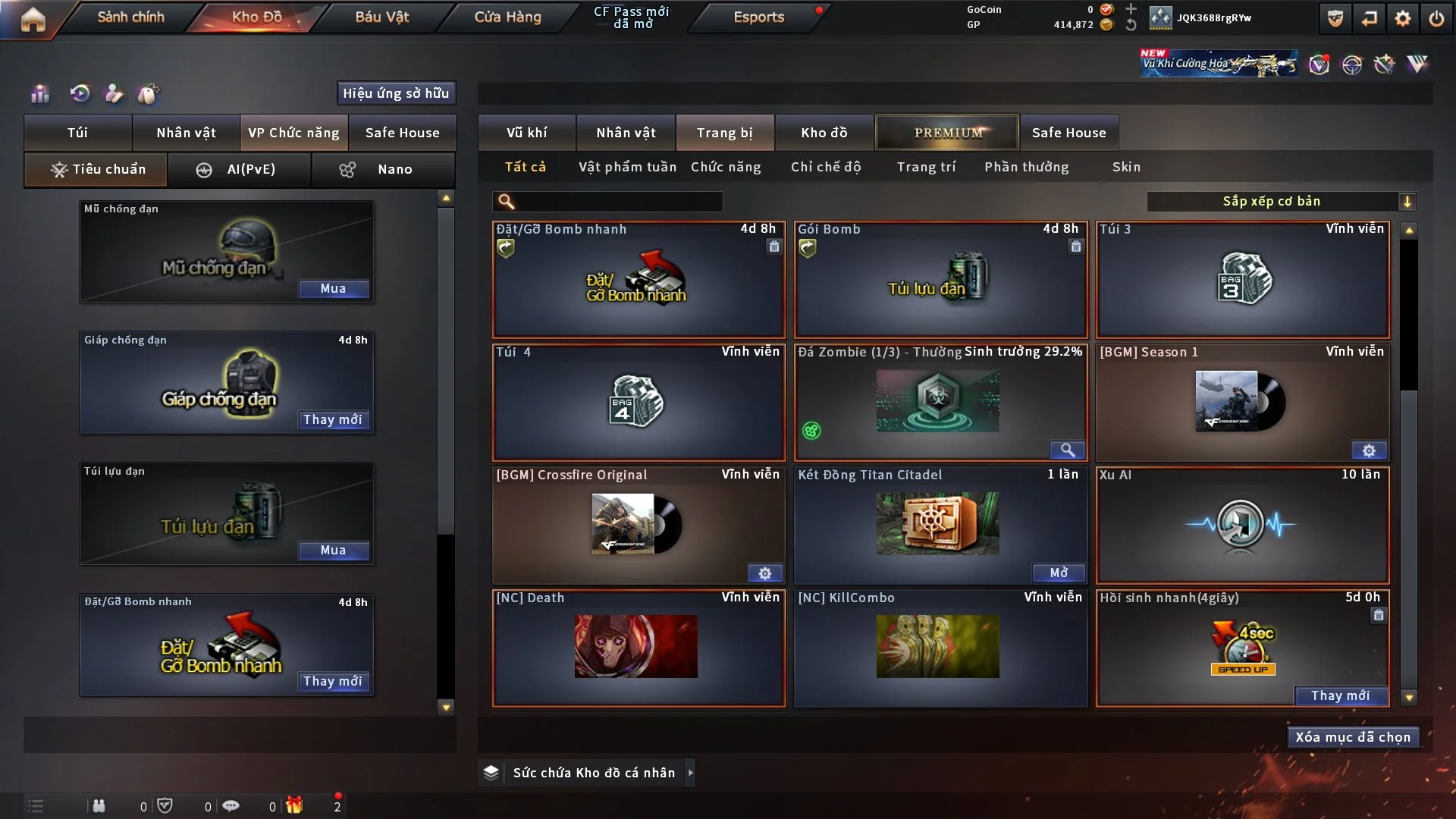Switch to AI(PvE) loadout tab
This screenshot has width=1456, height=819.
click(239, 169)
